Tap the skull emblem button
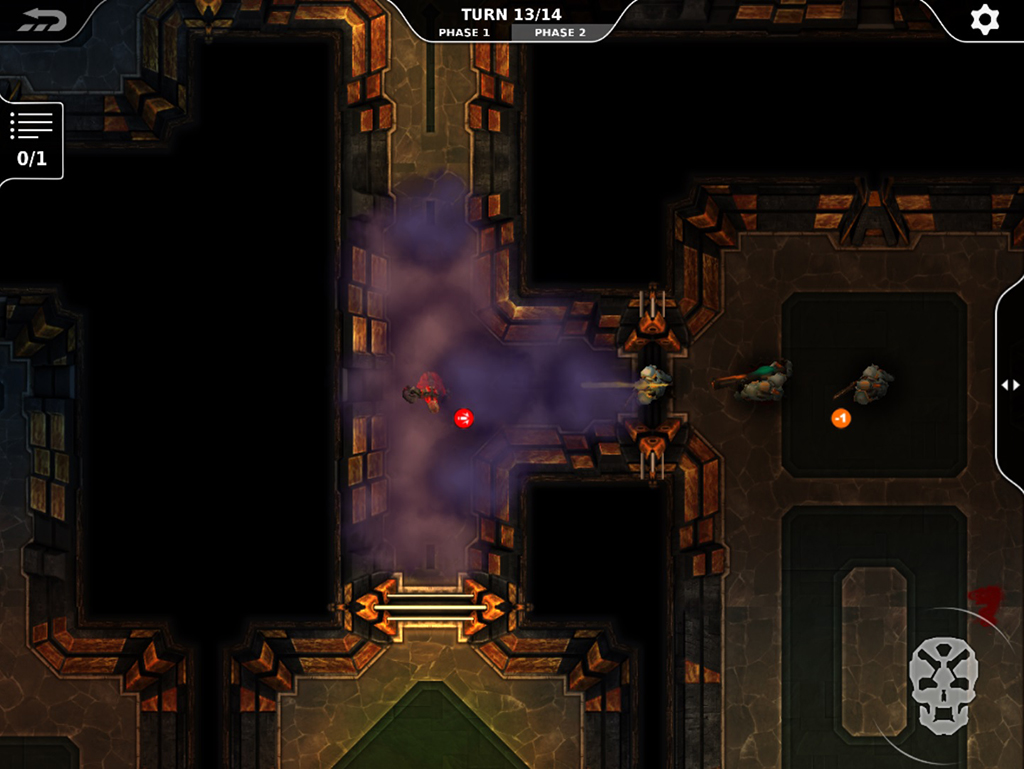The height and width of the screenshot is (769, 1024). pos(943,685)
